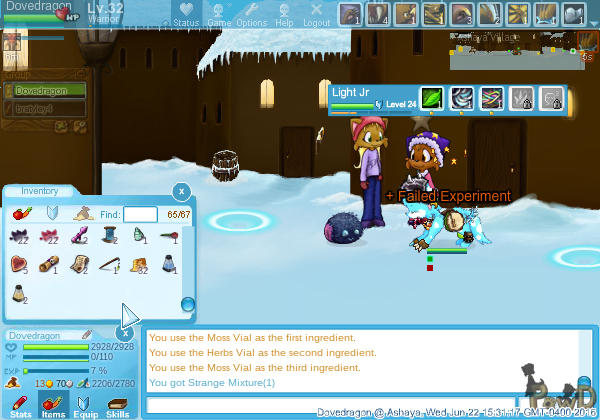600x420 pixels.
Task: Activate Light Jr's green leaf skill
Action: (x=431, y=98)
